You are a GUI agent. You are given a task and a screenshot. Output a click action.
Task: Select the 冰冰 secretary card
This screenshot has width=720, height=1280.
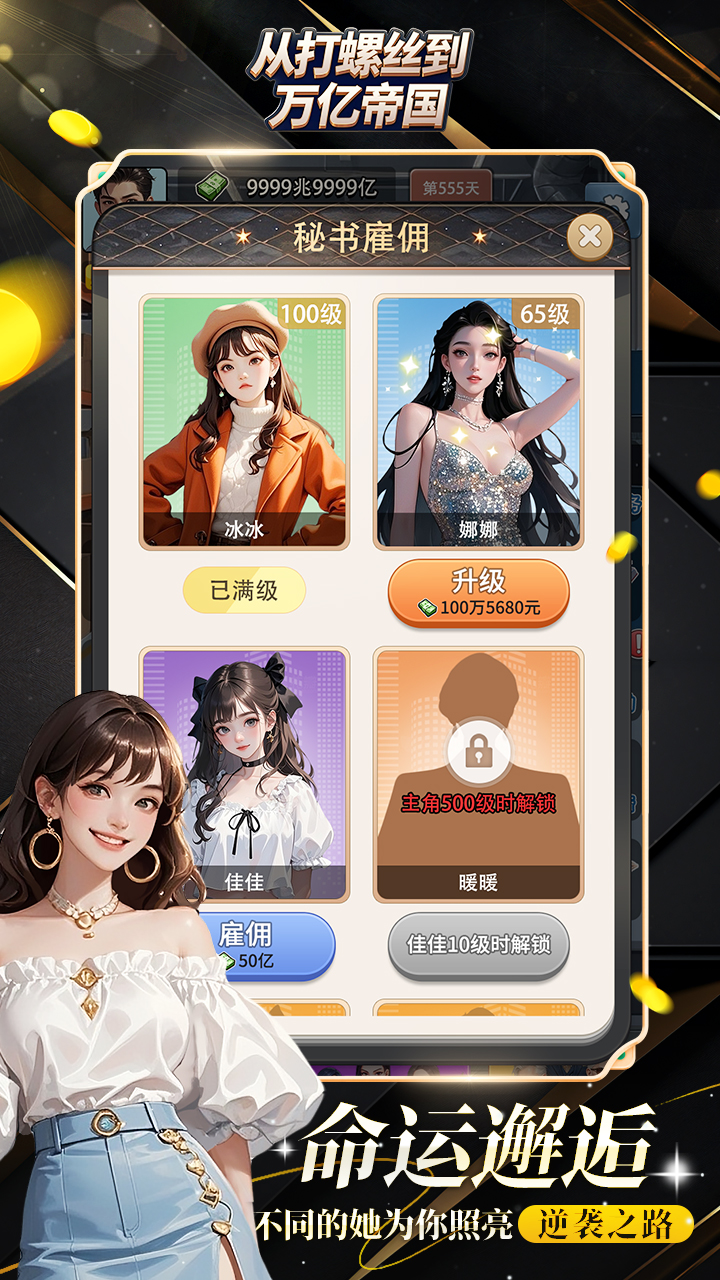244,421
